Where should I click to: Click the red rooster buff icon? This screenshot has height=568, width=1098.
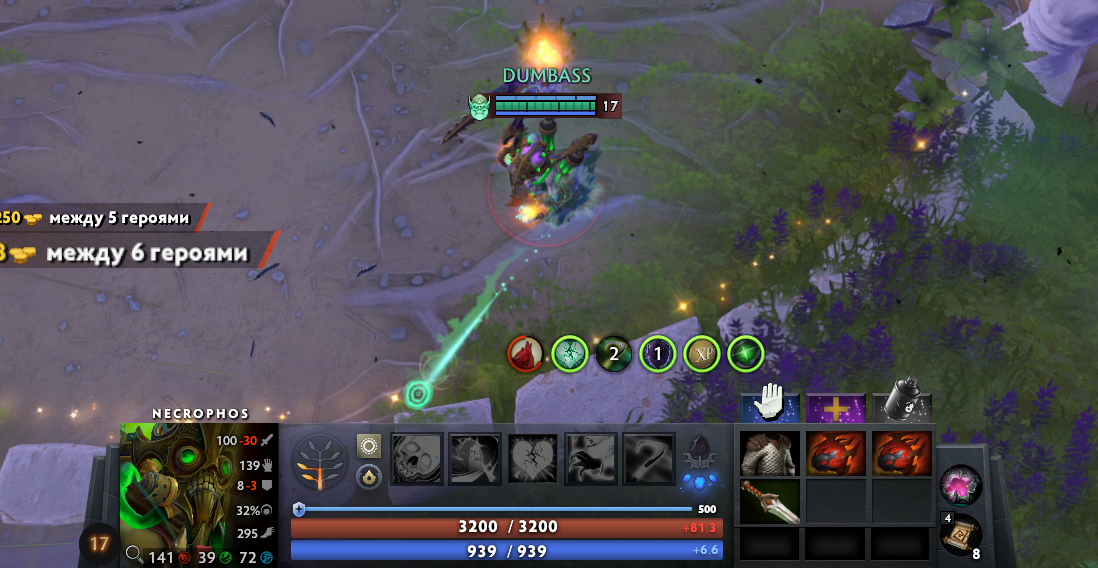[525, 353]
